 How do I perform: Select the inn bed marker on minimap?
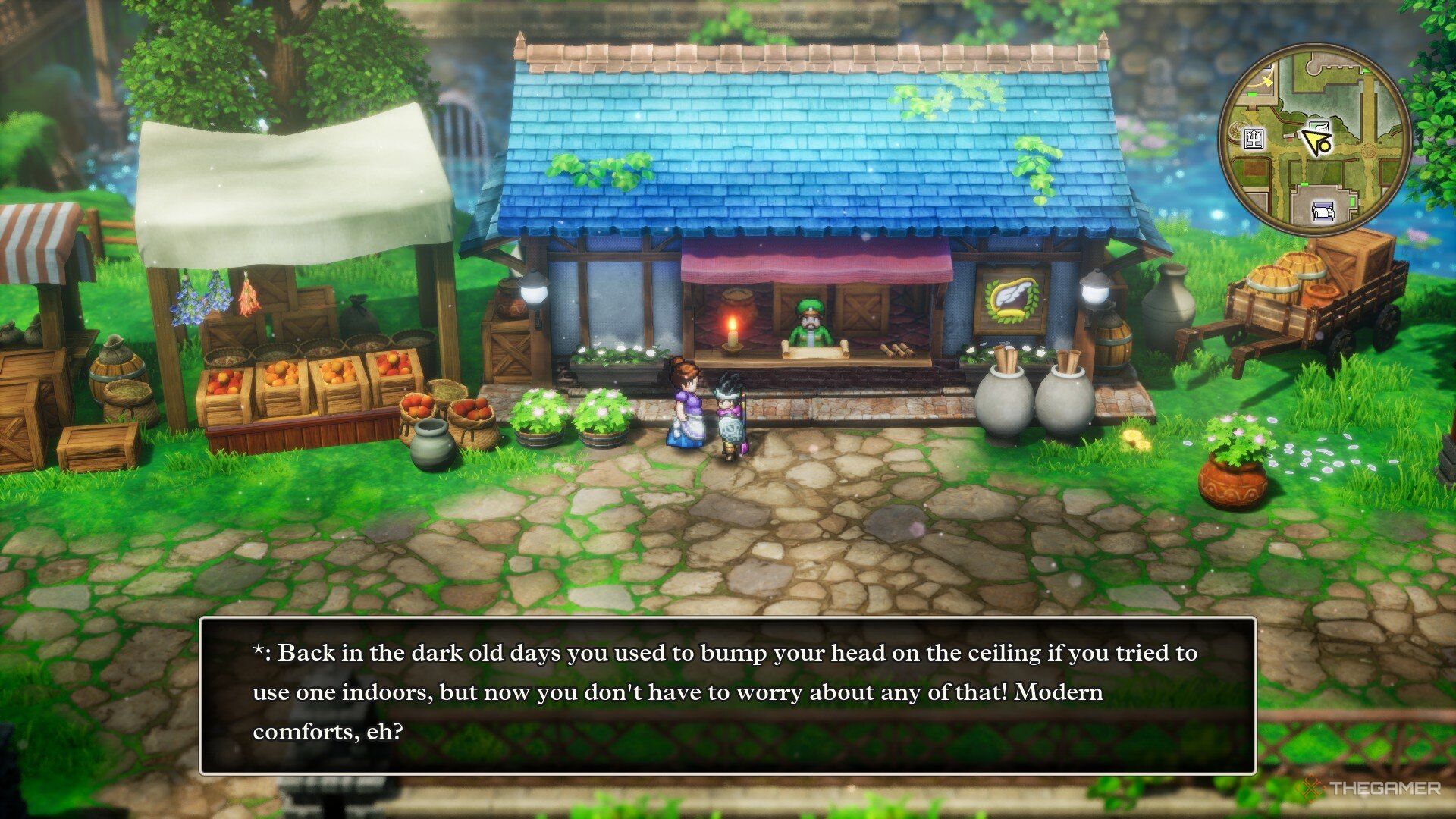tap(1323, 212)
